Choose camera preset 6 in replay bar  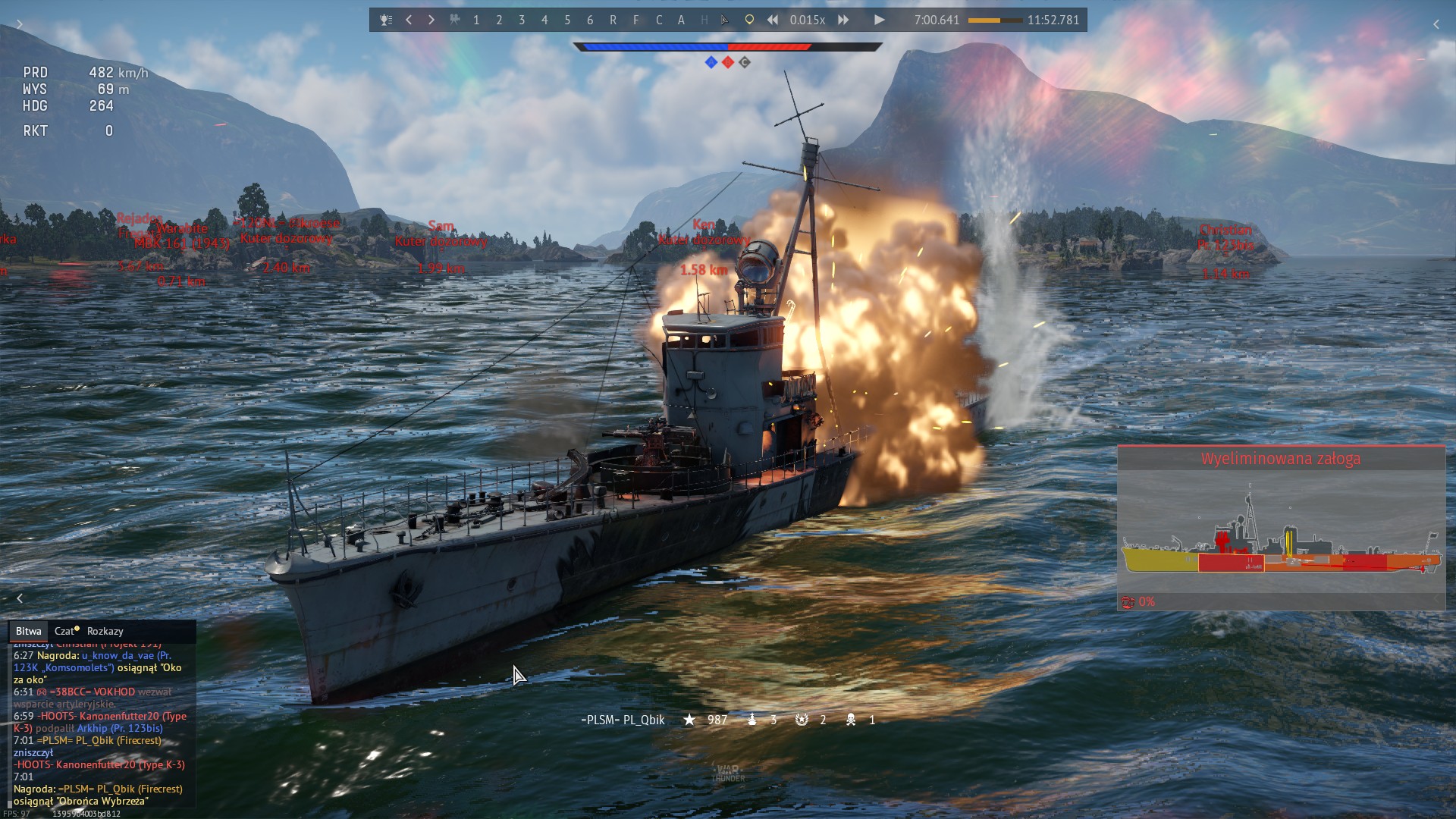(x=590, y=20)
